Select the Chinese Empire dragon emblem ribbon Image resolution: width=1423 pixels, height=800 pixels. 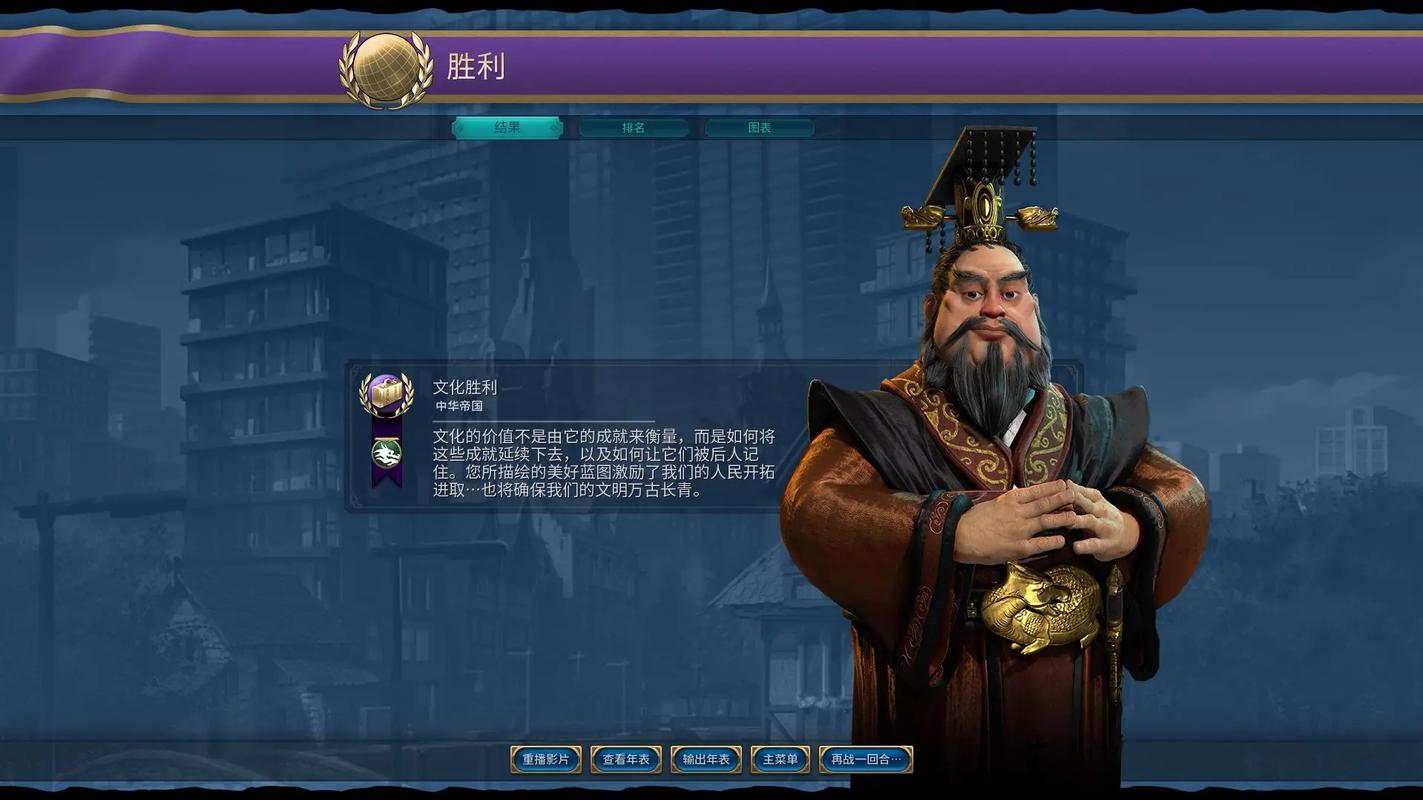pyautogui.click(x=385, y=452)
